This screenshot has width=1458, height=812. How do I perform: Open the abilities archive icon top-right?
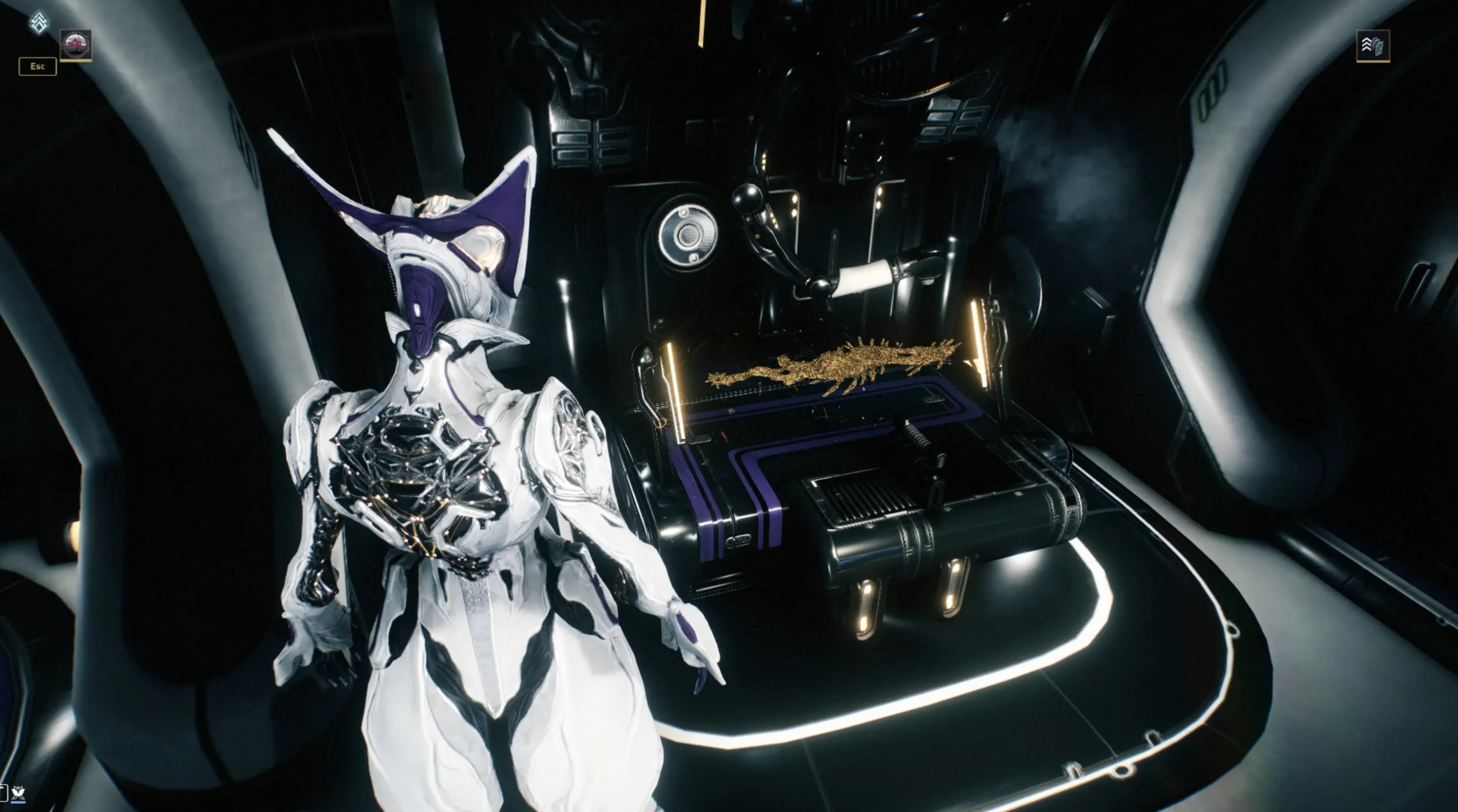tap(1374, 46)
